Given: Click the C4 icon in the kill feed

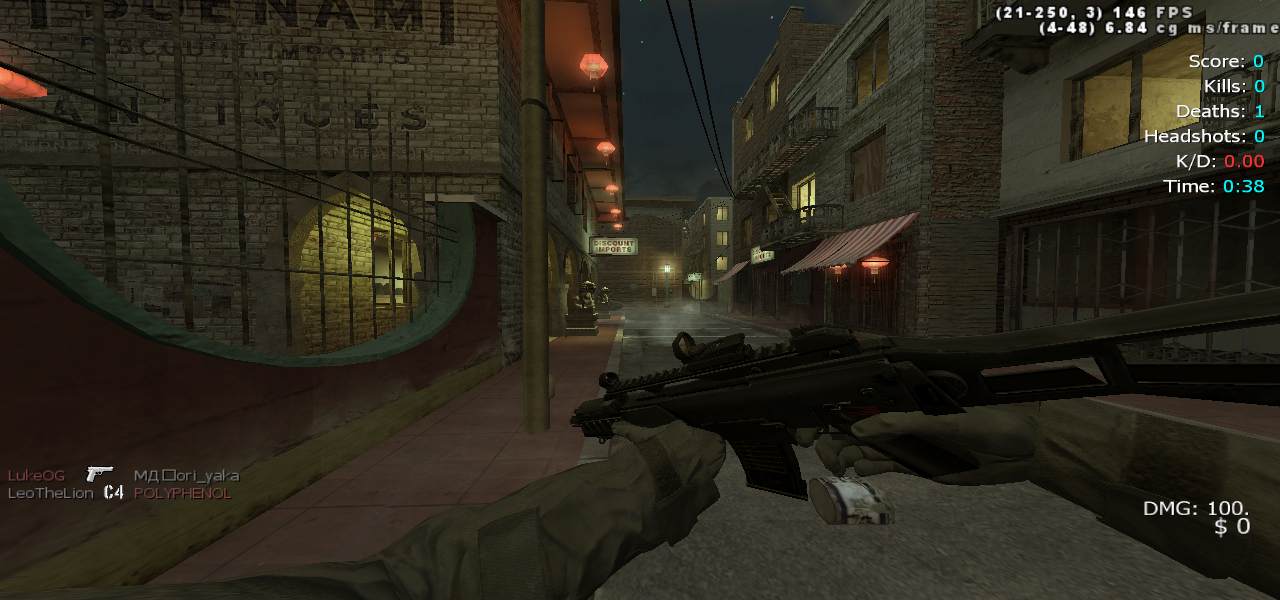Looking at the screenshot, I should pyautogui.click(x=113, y=493).
